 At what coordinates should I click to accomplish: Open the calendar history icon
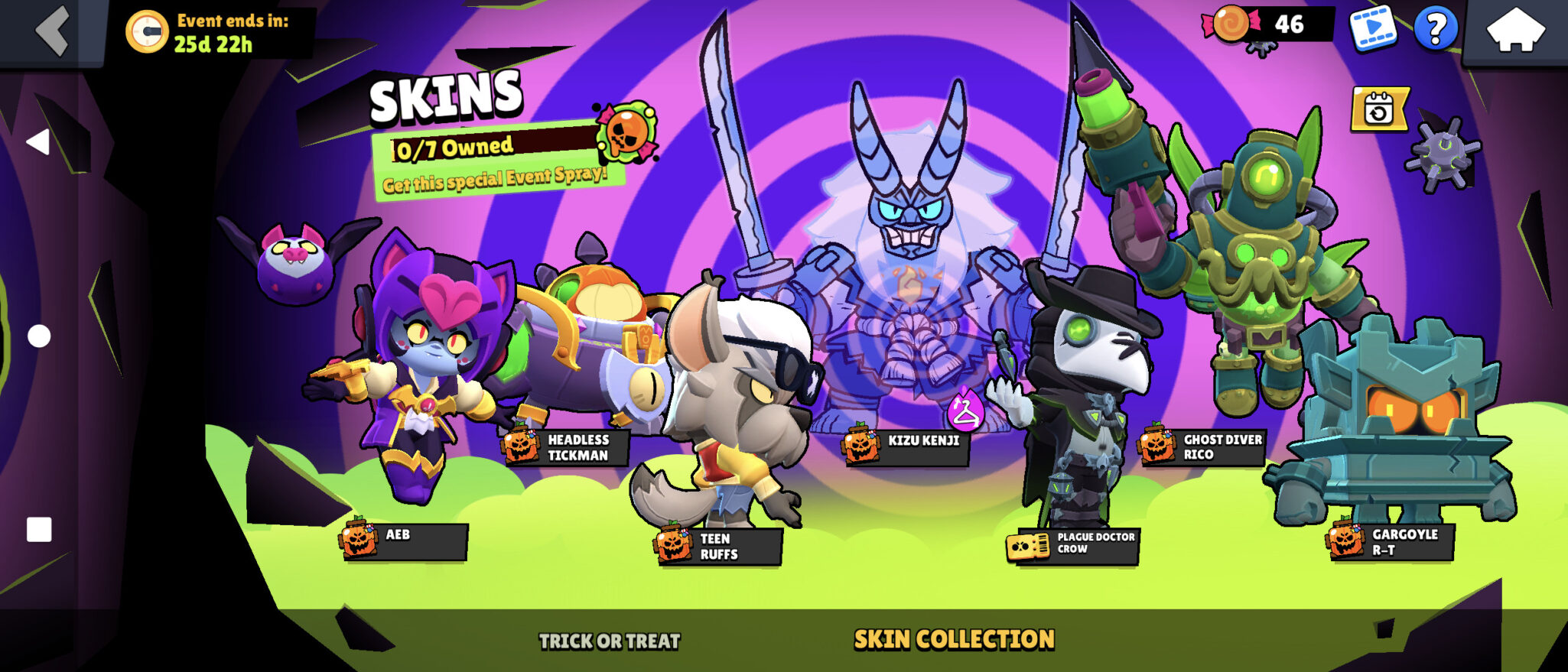tap(1378, 110)
